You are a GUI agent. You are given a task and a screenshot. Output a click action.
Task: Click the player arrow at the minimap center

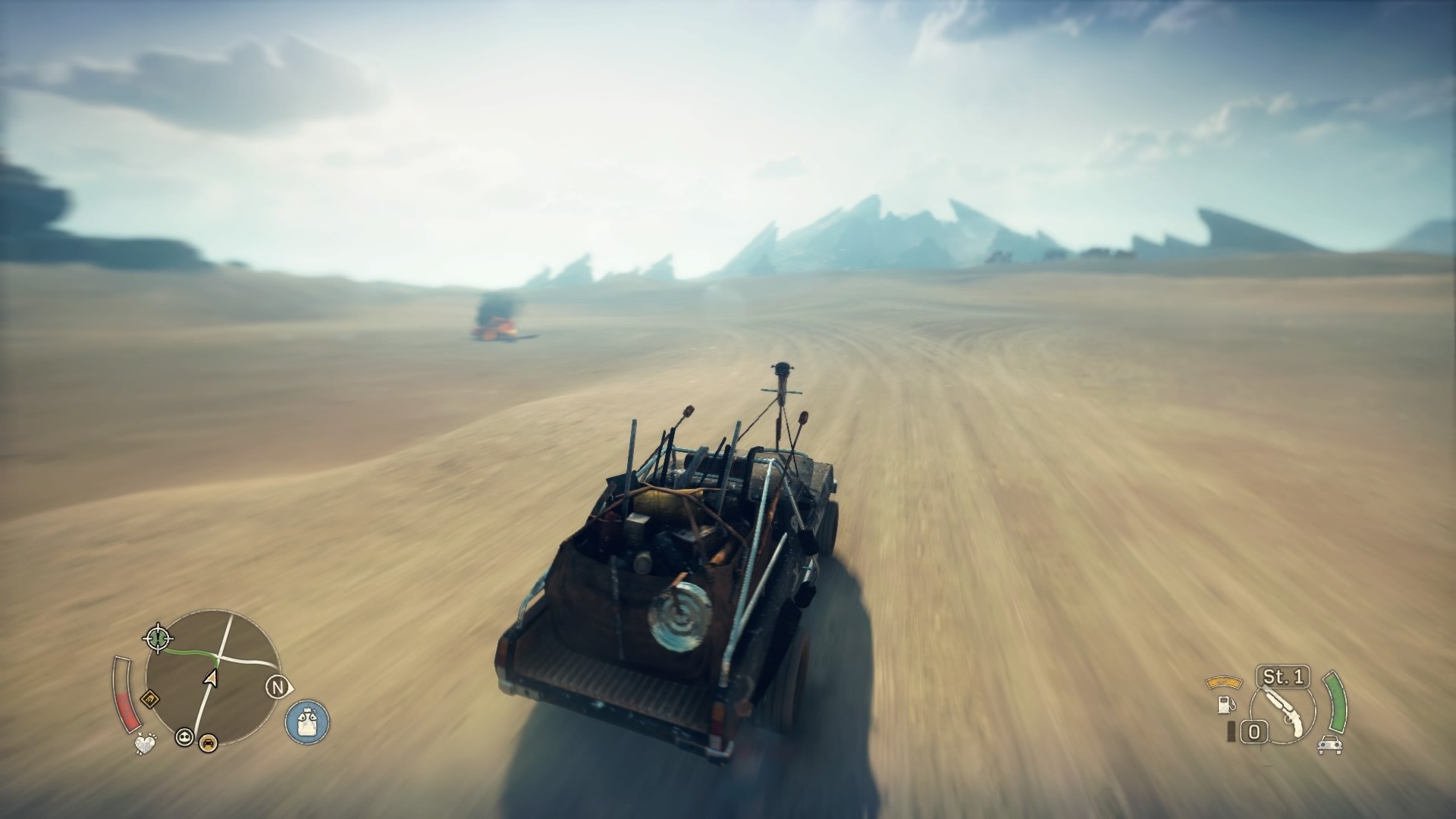coord(211,677)
